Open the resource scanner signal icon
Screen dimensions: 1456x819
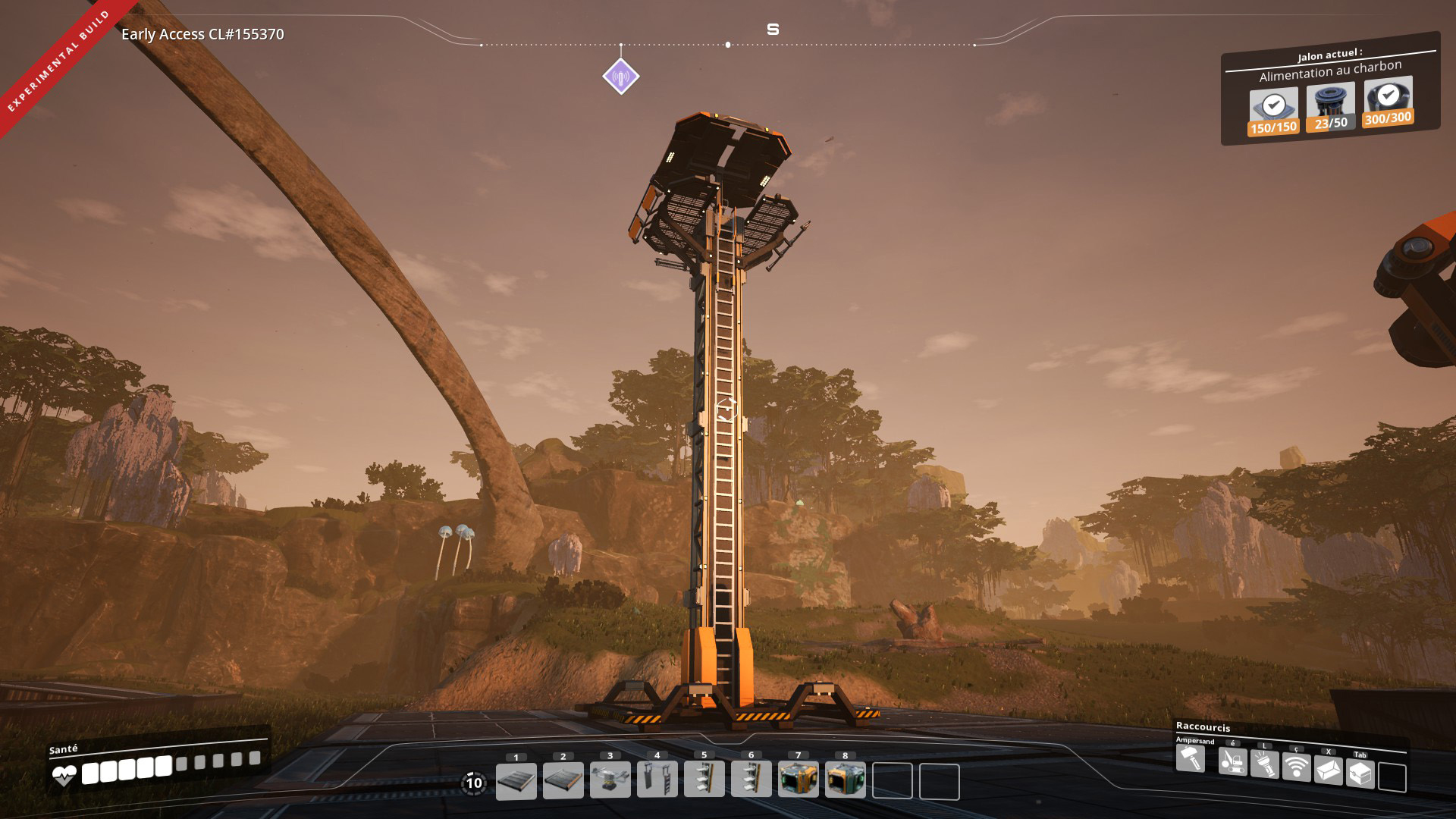[x=1297, y=767]
